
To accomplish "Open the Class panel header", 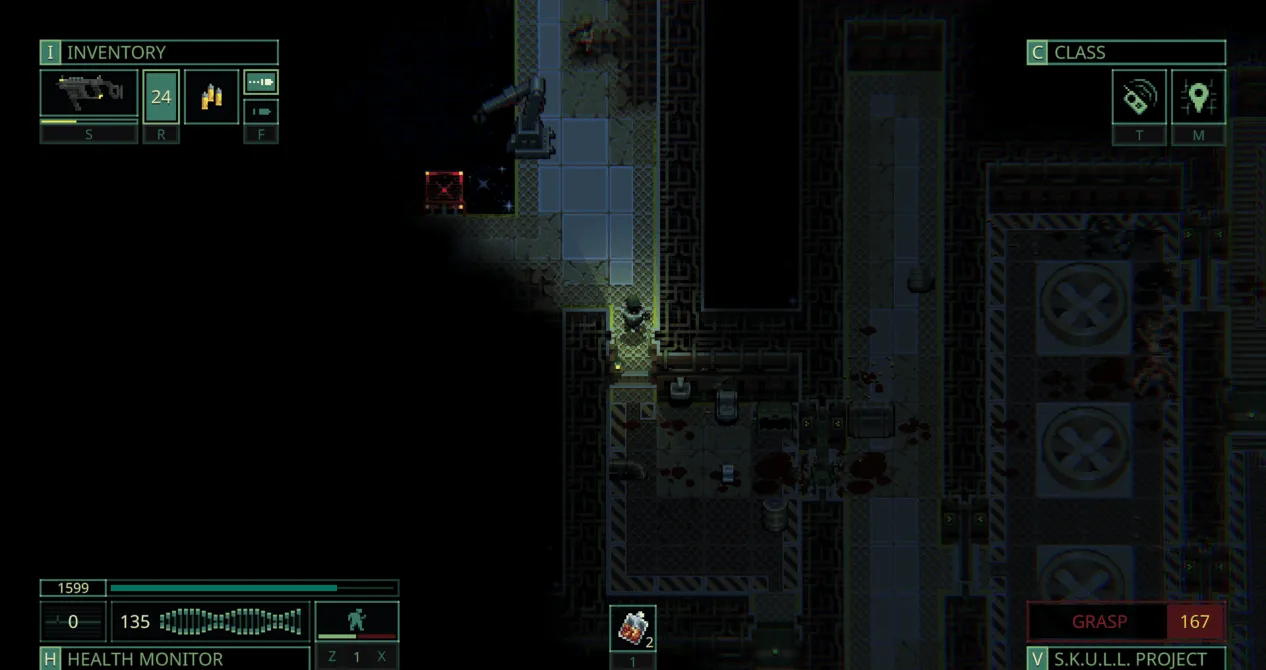I will (1126, 53).
